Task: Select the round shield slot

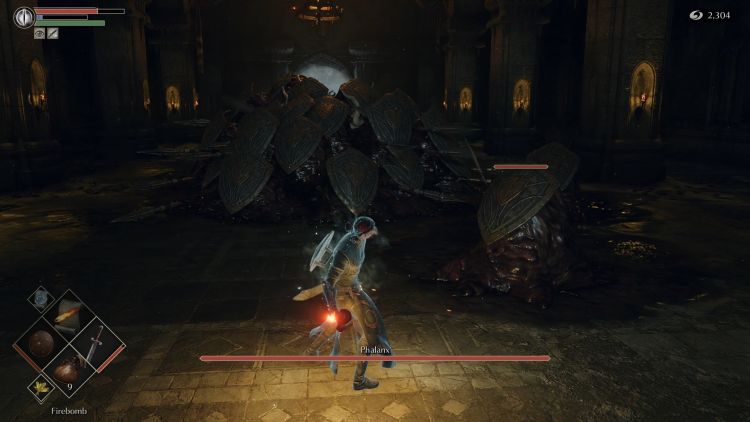Action: click(x=41, y=343)
